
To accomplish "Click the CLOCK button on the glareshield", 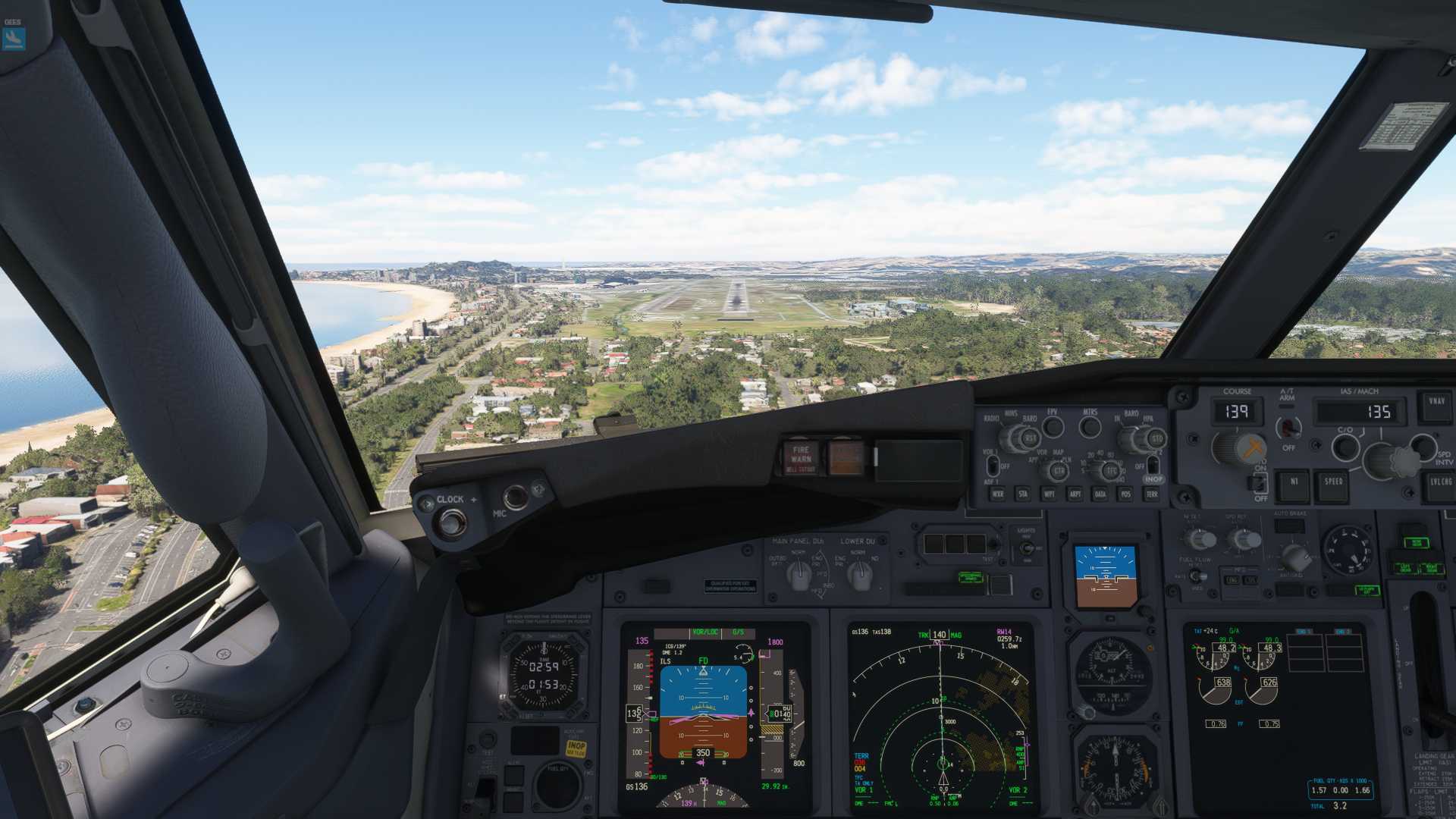I will click(x=450, y=522).
